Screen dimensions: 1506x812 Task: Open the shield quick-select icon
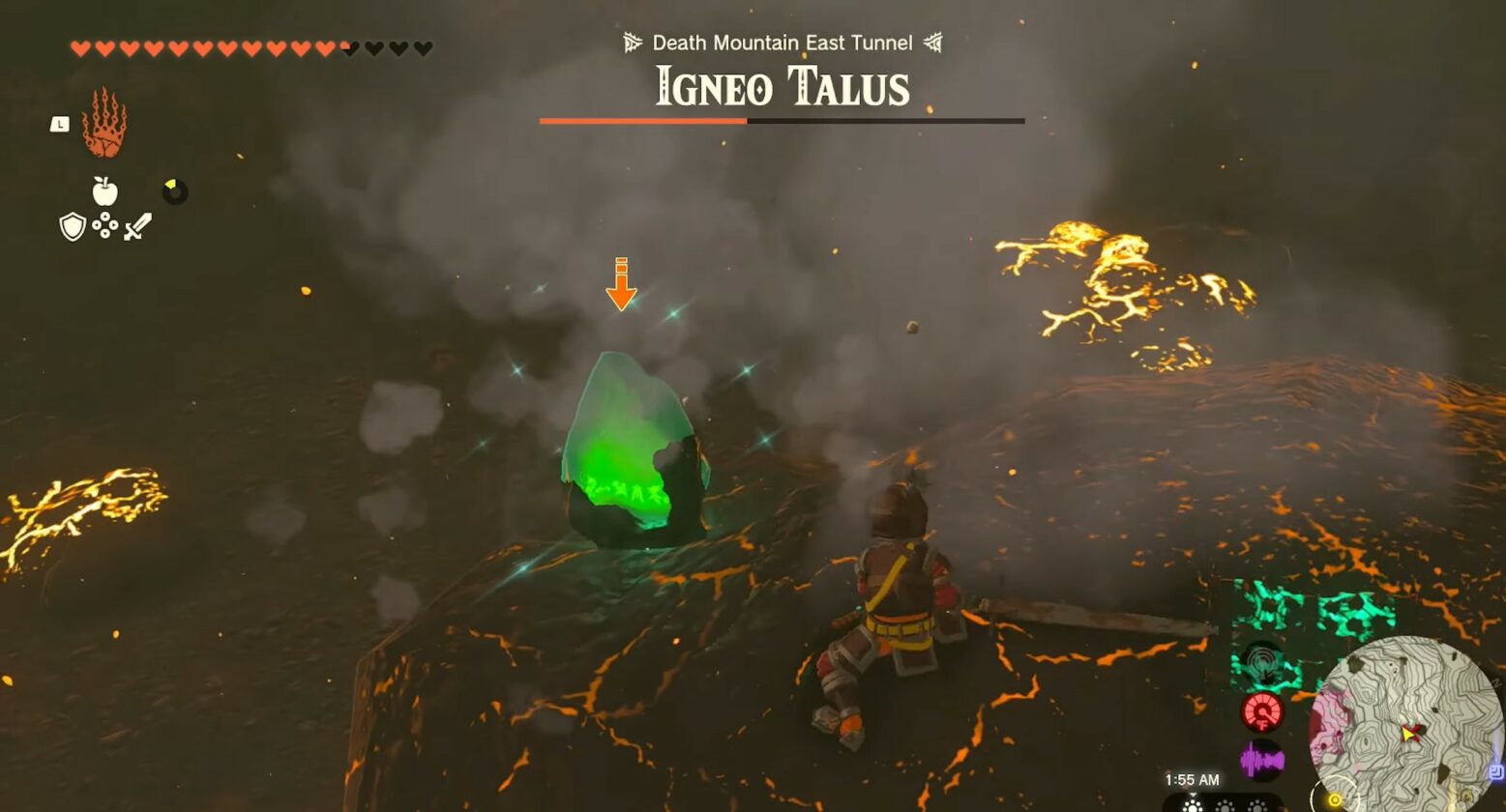73,227
